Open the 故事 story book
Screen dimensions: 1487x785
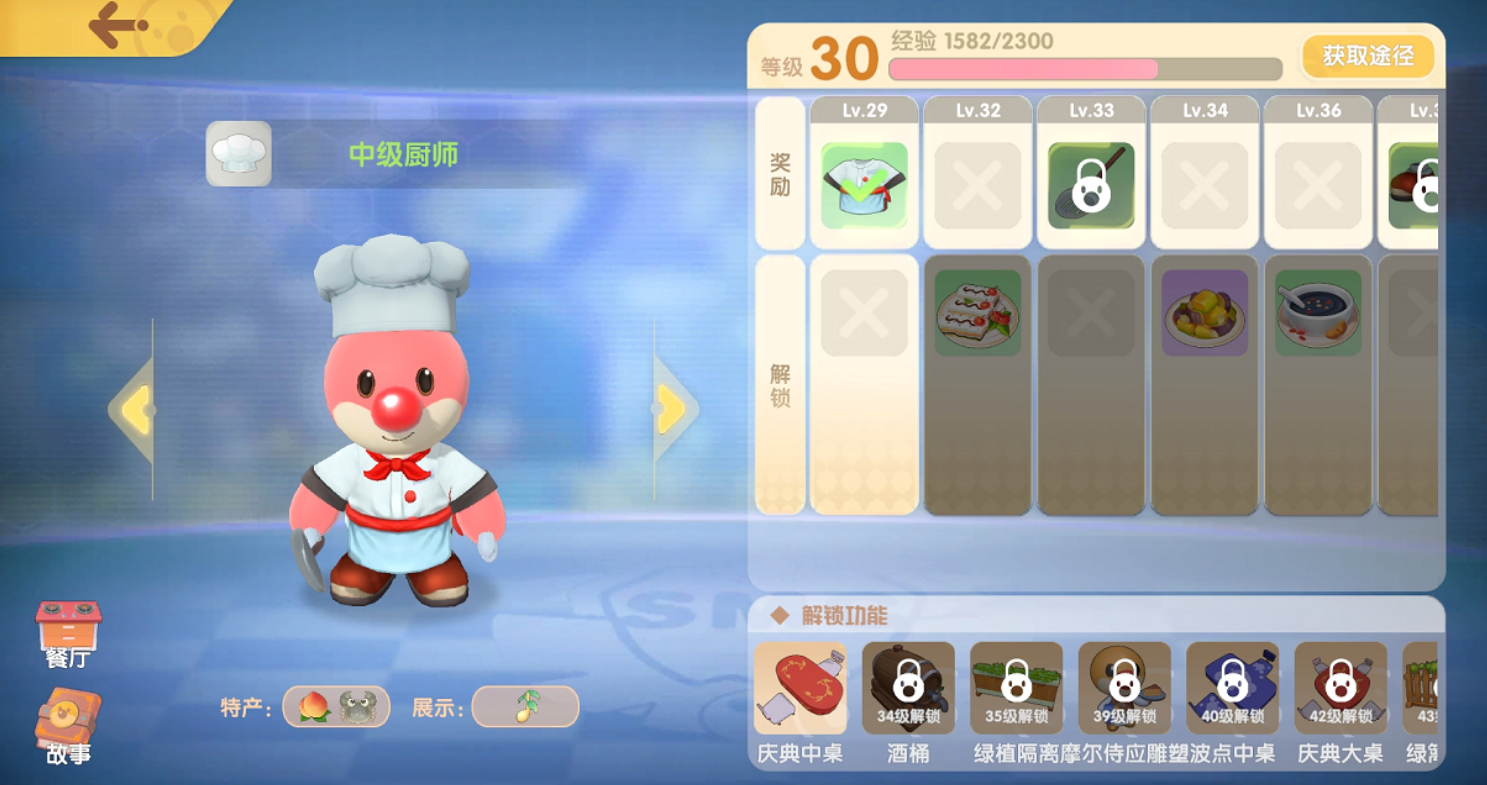[x=68, y=727]
